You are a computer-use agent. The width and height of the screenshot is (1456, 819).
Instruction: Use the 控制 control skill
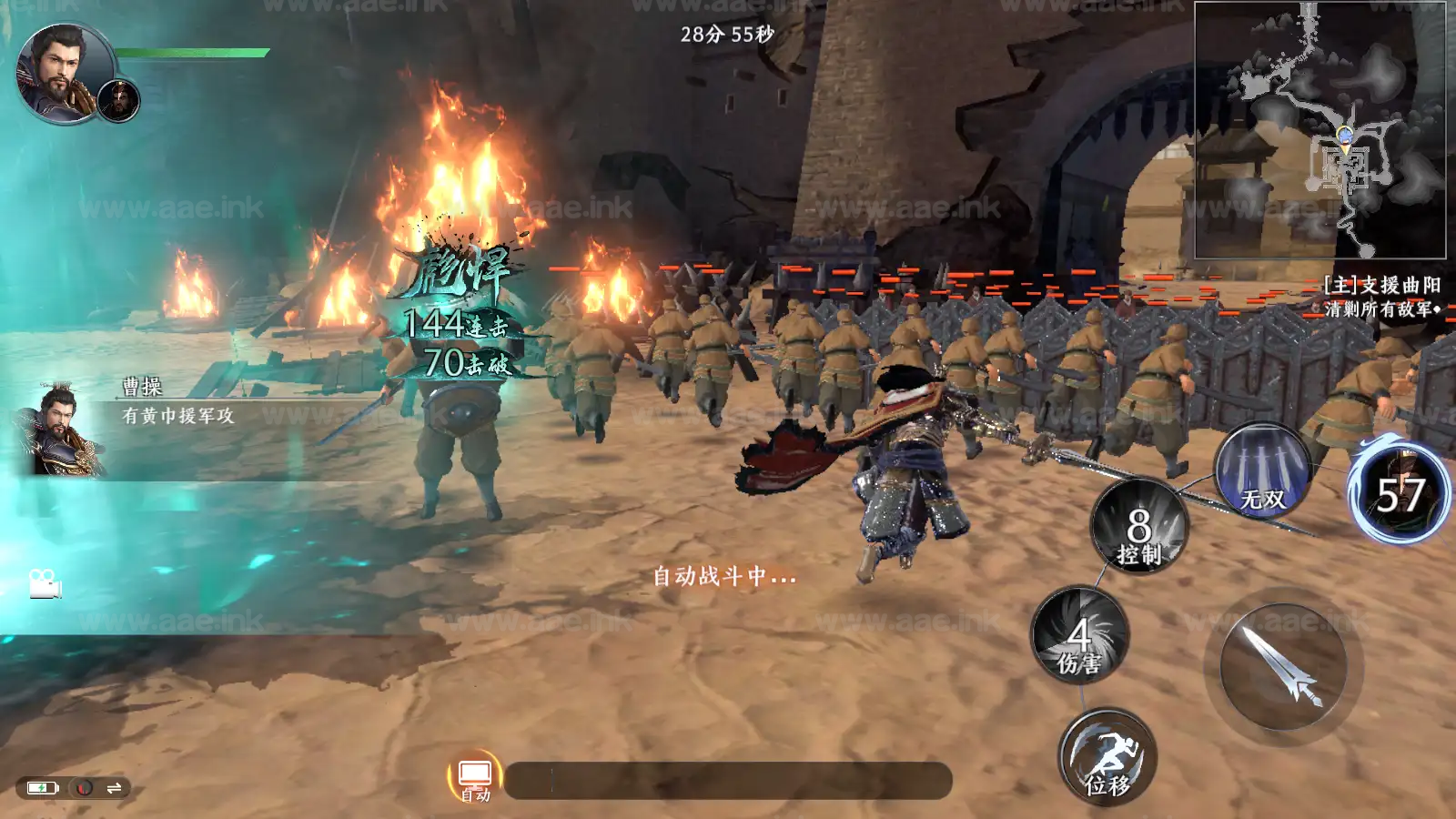click(1138, 527)
